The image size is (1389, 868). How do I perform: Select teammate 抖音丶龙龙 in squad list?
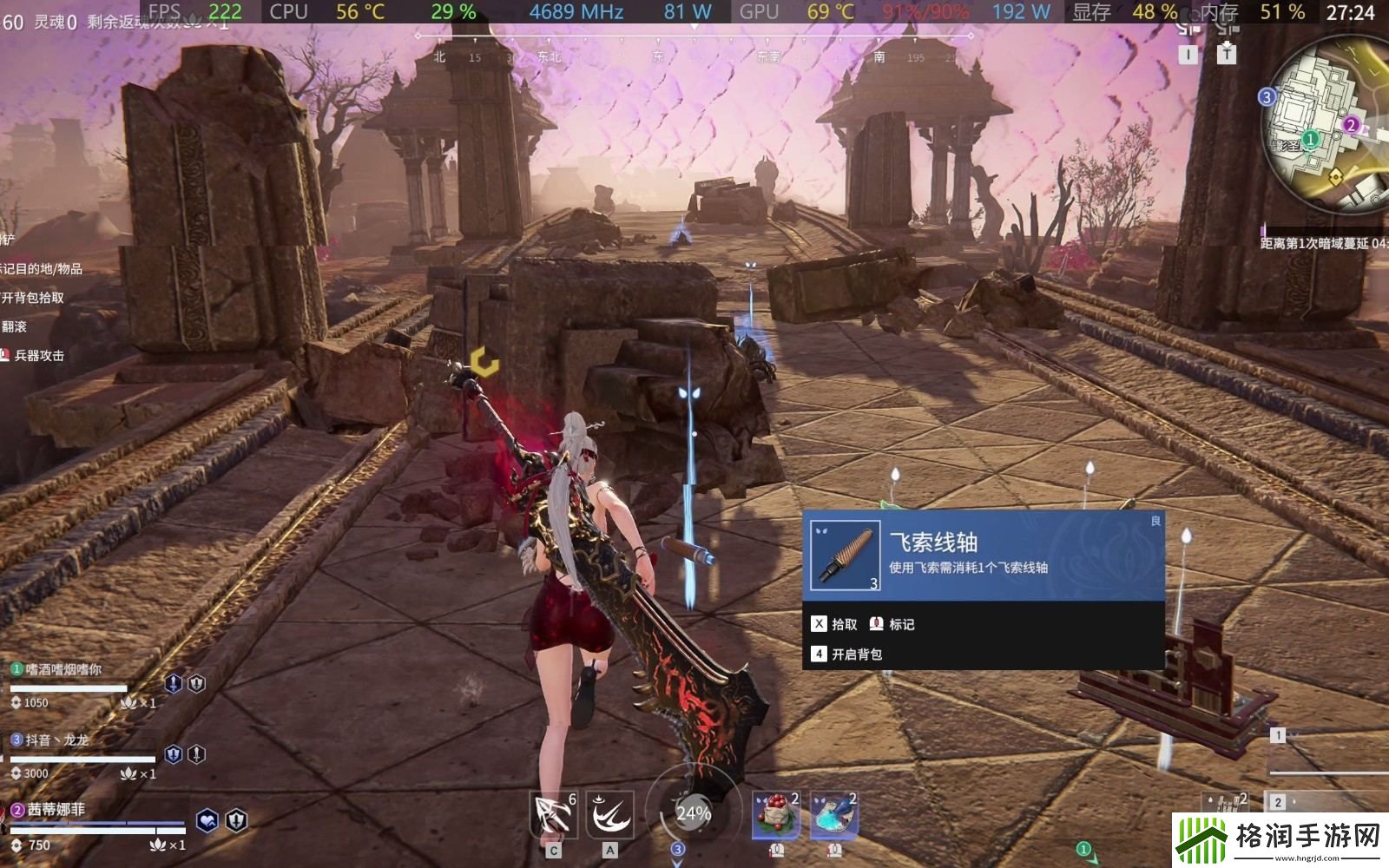57,740
